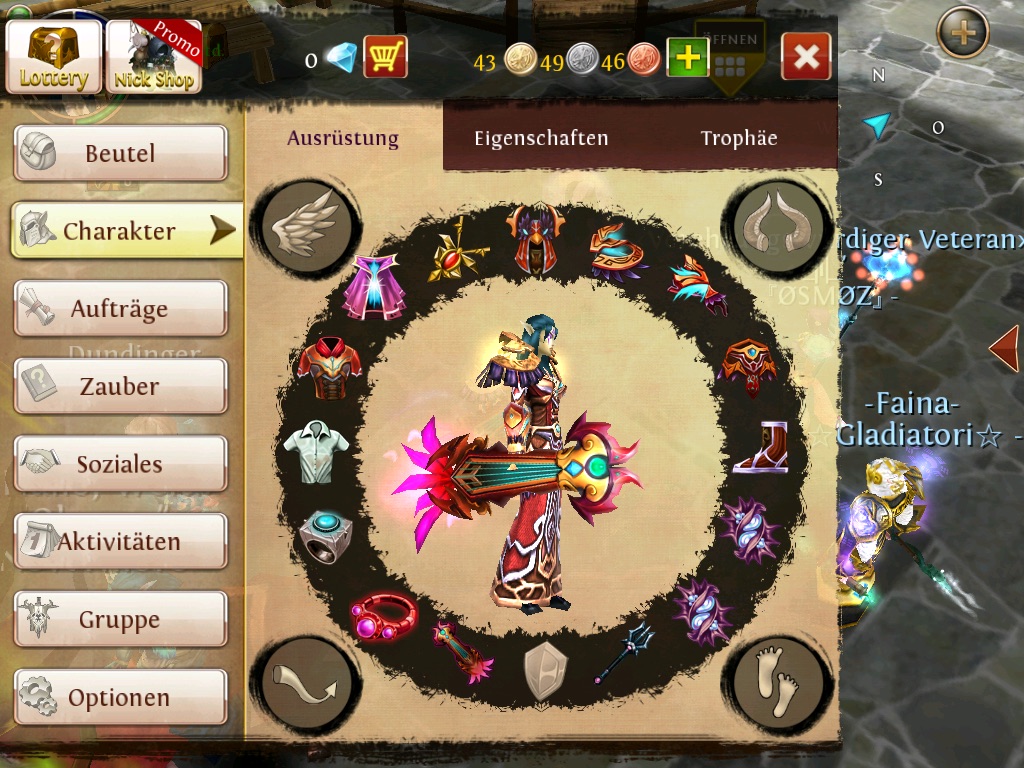Add currency with the green plus button
Screen dimensions: 1024x768
coord(688,58)
